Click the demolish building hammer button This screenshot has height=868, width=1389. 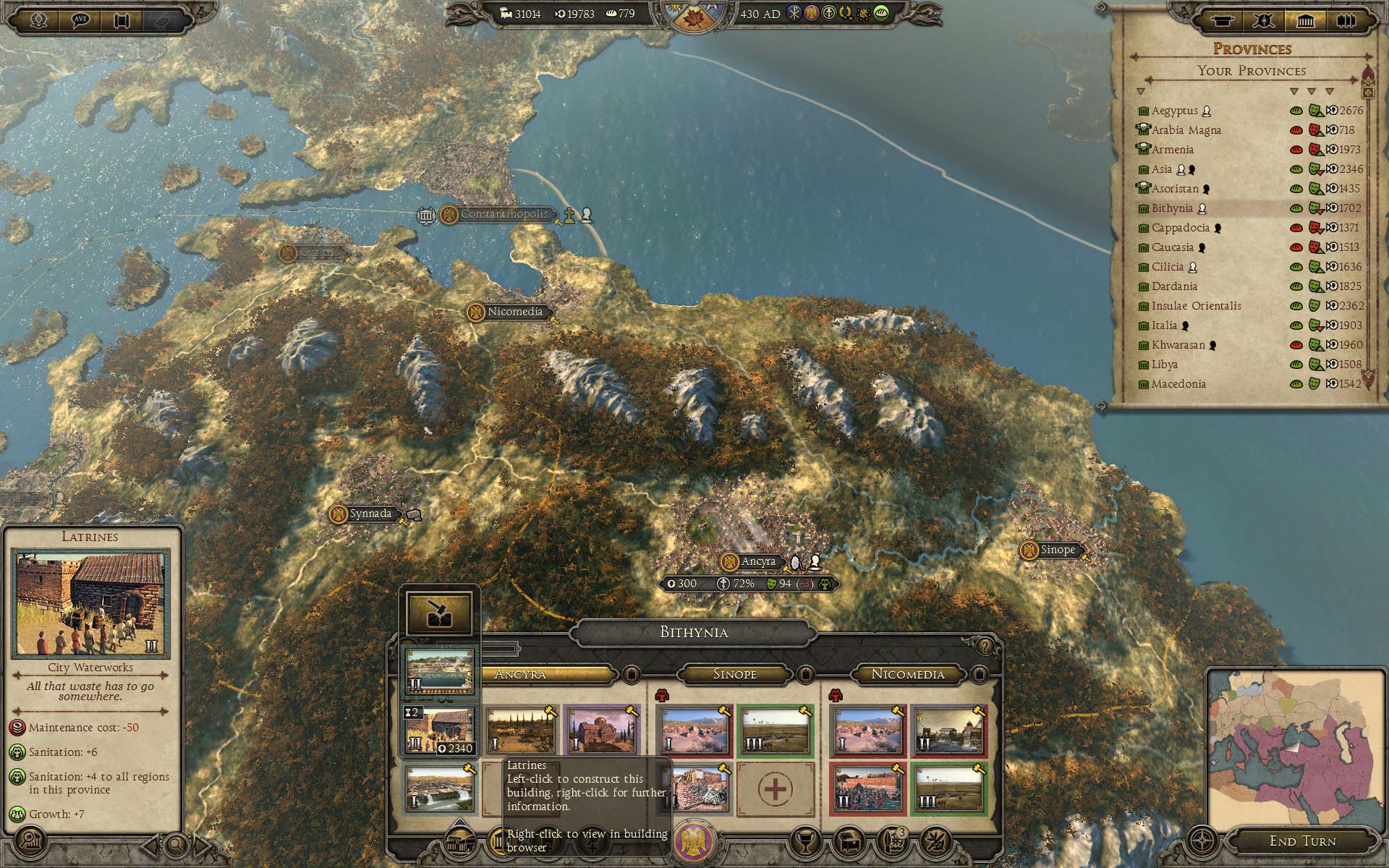pos(438,613)
